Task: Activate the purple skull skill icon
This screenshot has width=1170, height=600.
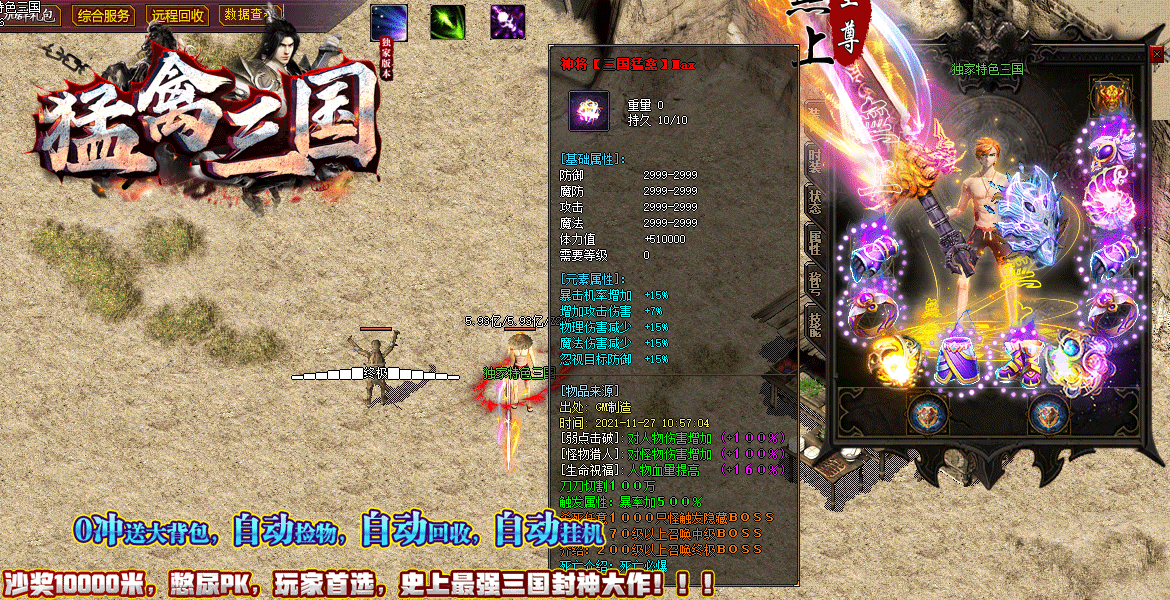Action: pyautogui.click(x=507, y=22)
